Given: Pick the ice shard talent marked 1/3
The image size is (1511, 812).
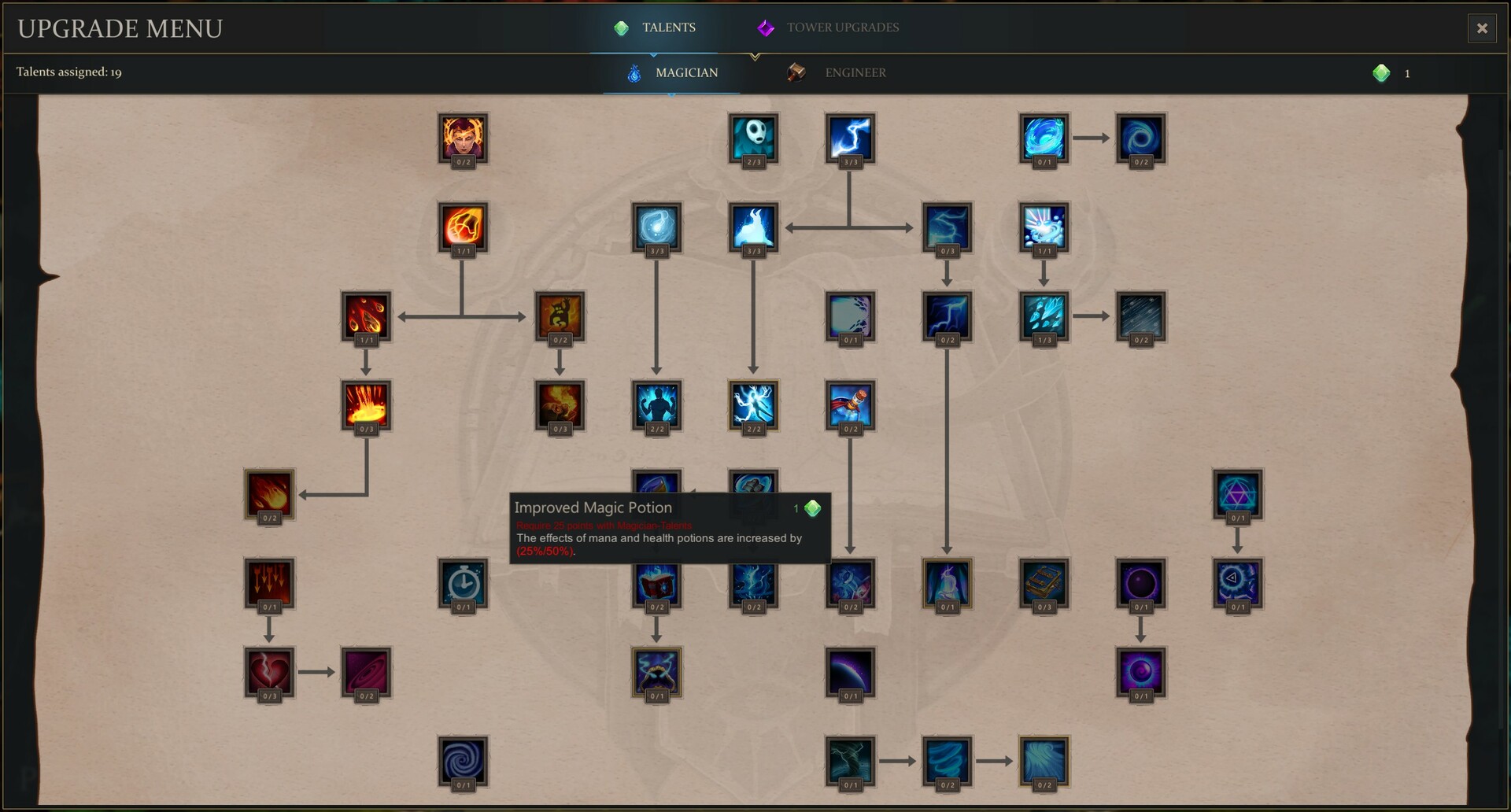Looking at the screenshot, I should pyautogui.click(x=1044, y=318).
